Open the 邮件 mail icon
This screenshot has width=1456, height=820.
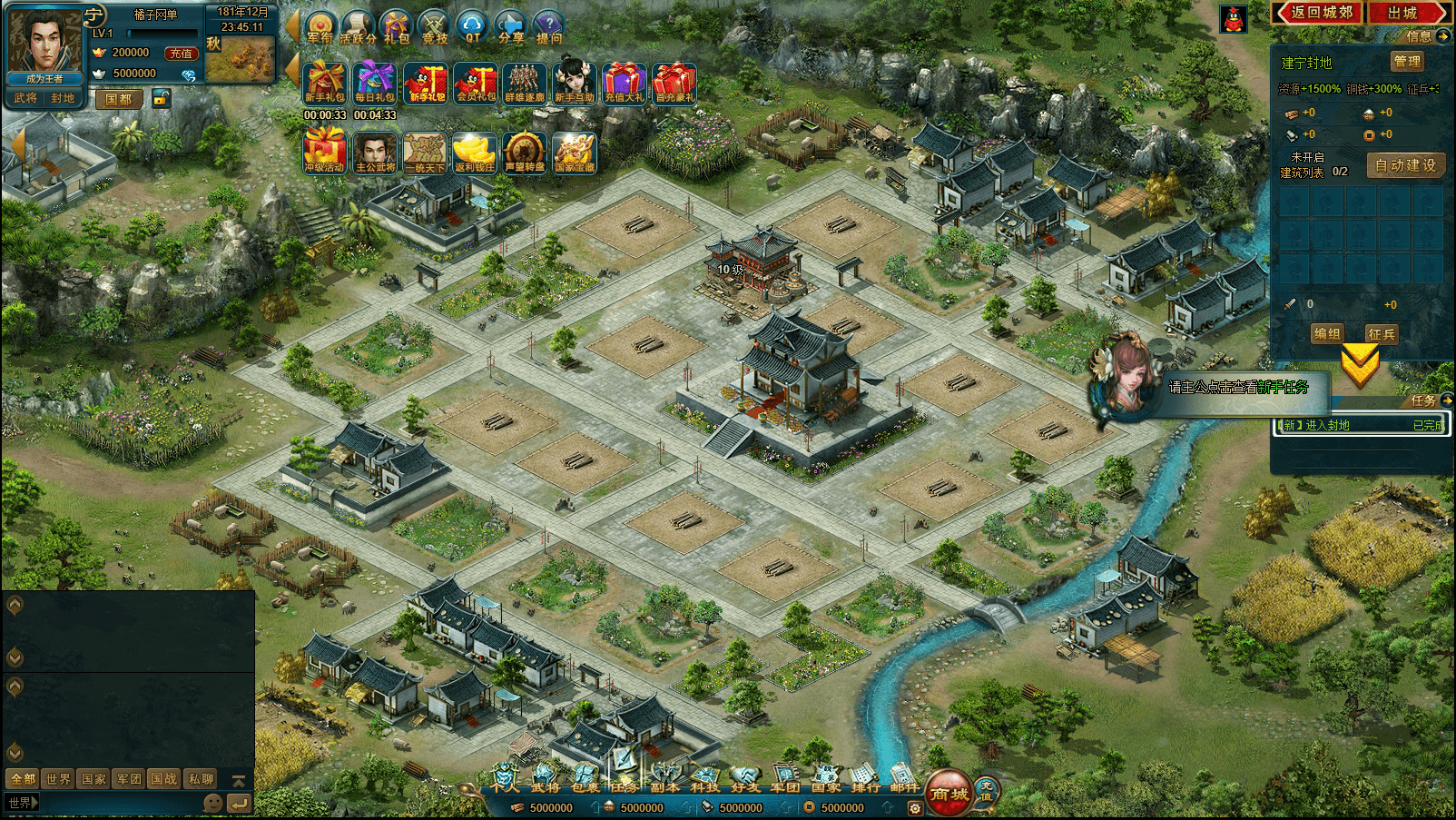pyautogui.click(x=904, y=777)
